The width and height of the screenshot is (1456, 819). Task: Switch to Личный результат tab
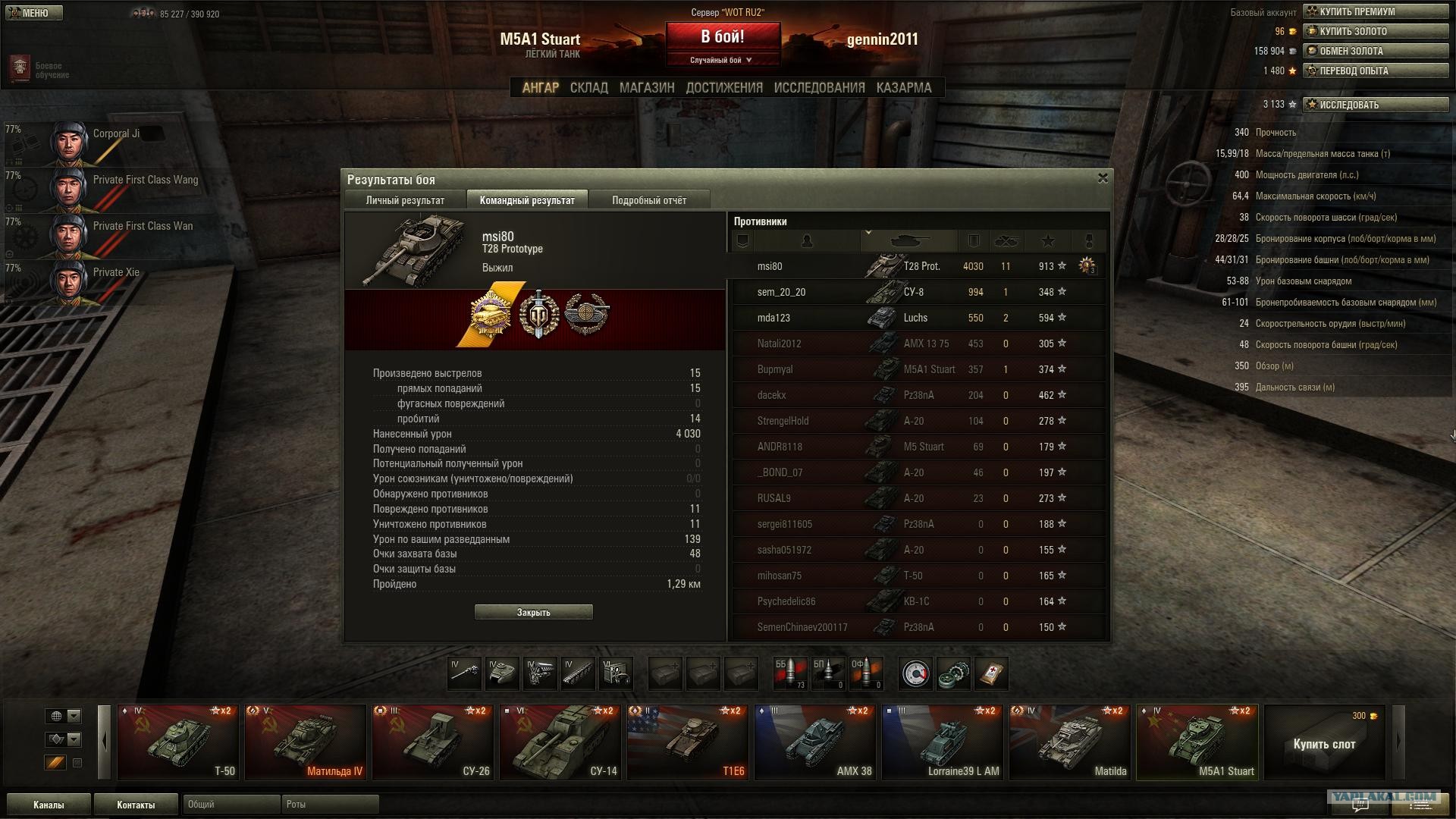[405, 200]
